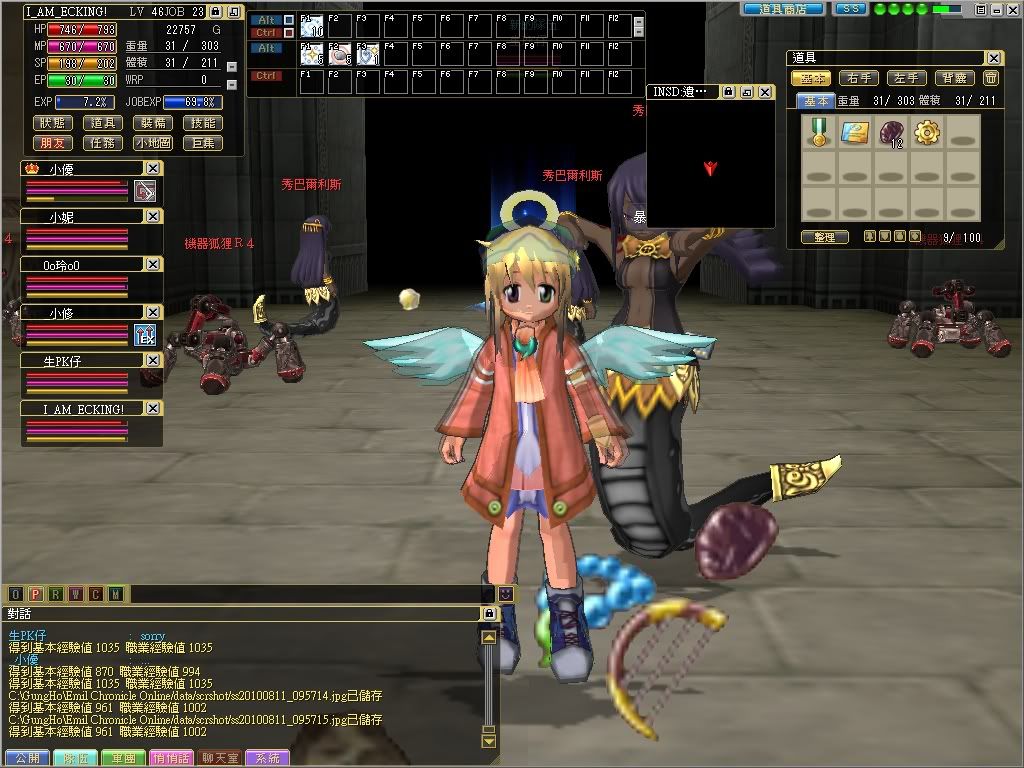Open the 技能 skills window
Viewport: 1024px width, 768px height.
click(203, 123)
